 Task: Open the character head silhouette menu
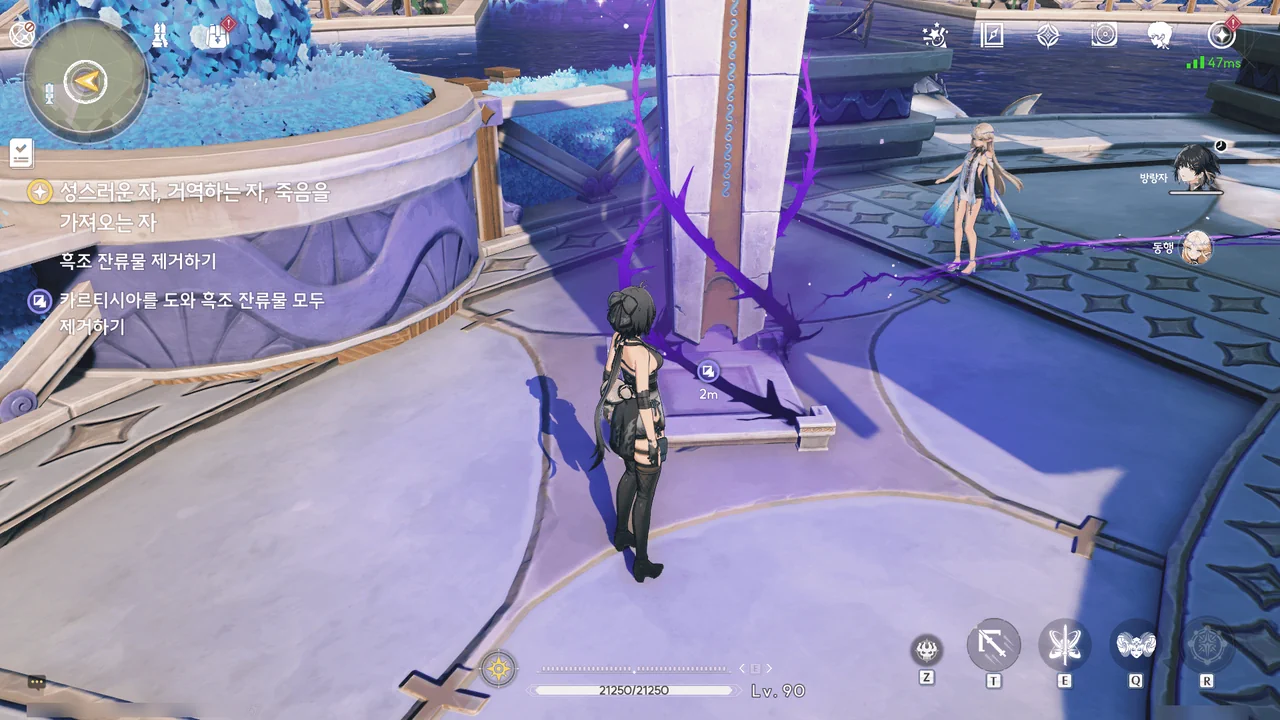click(x=1160, y=36)
